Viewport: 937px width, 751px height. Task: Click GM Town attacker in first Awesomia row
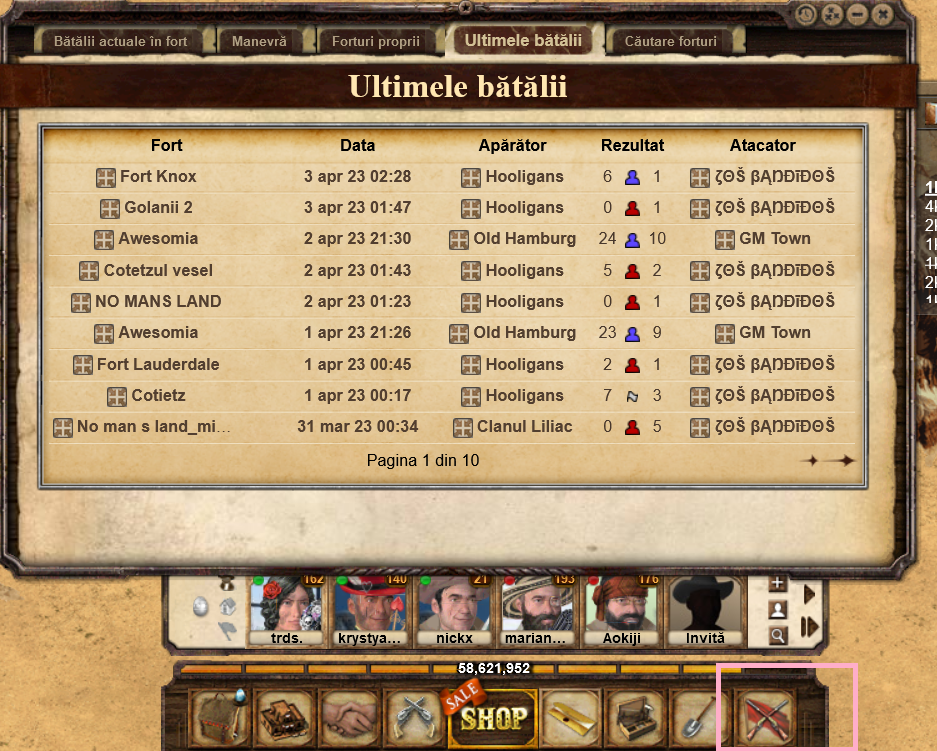[774, 239]
